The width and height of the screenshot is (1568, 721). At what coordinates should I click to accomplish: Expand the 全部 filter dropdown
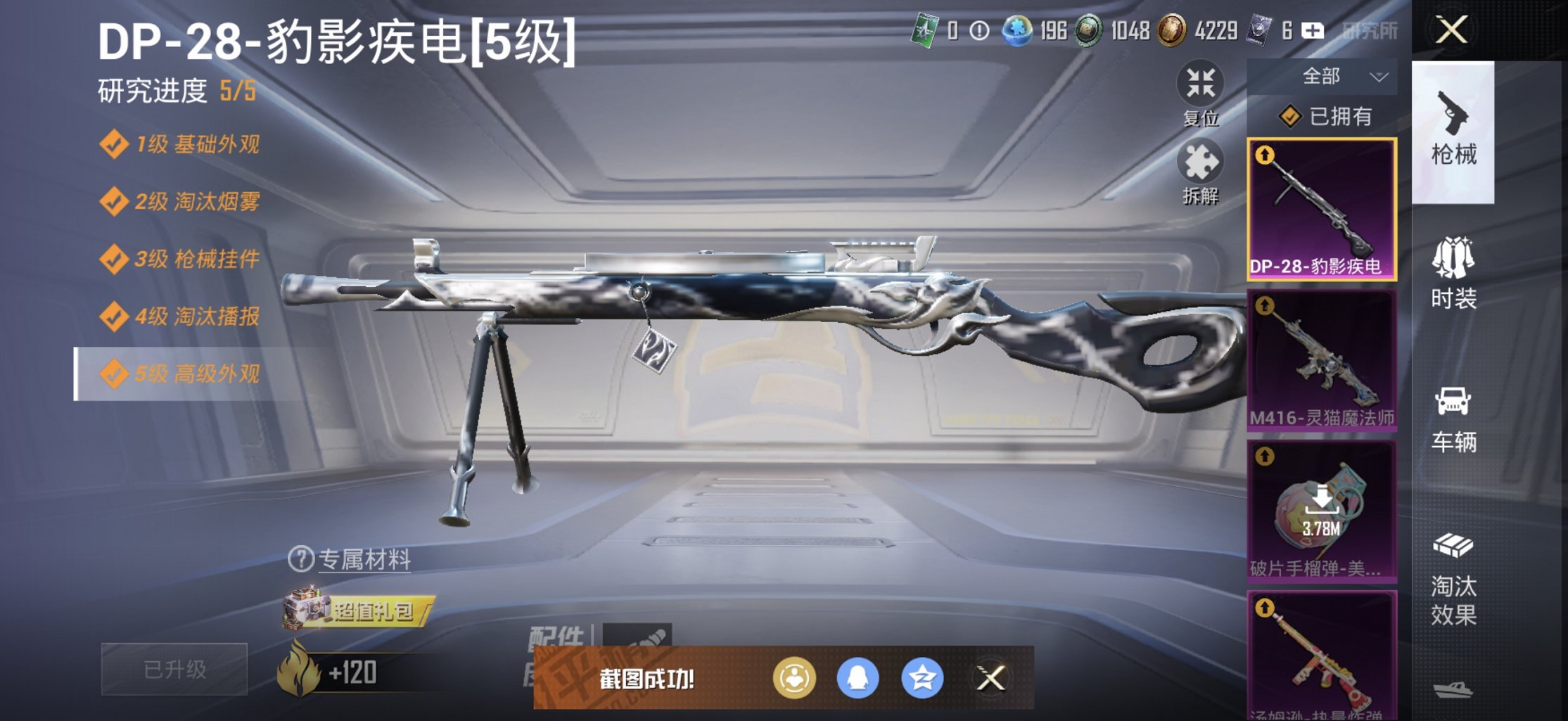1334,76
